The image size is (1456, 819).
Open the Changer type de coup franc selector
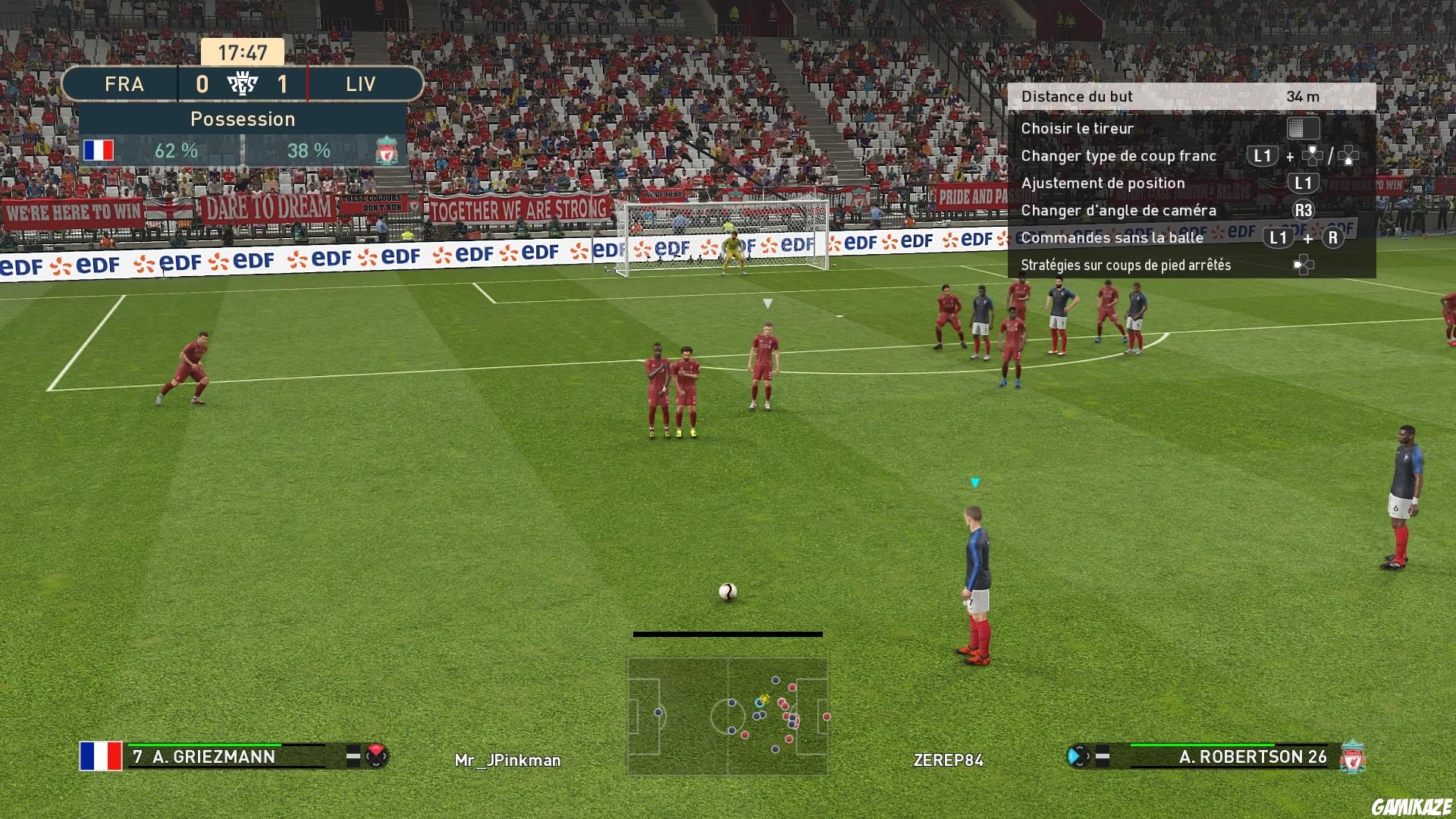point(1119,155)
